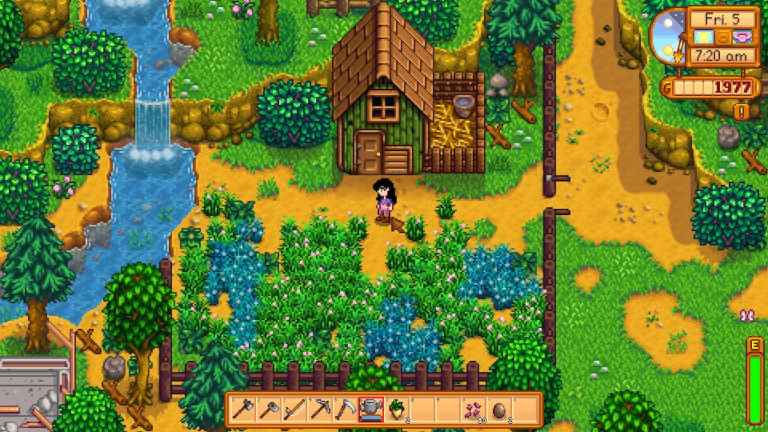This screenshot has width=768, height=432.
Task: Select the leafy green item slot
Action: click(x=395, y=409)
